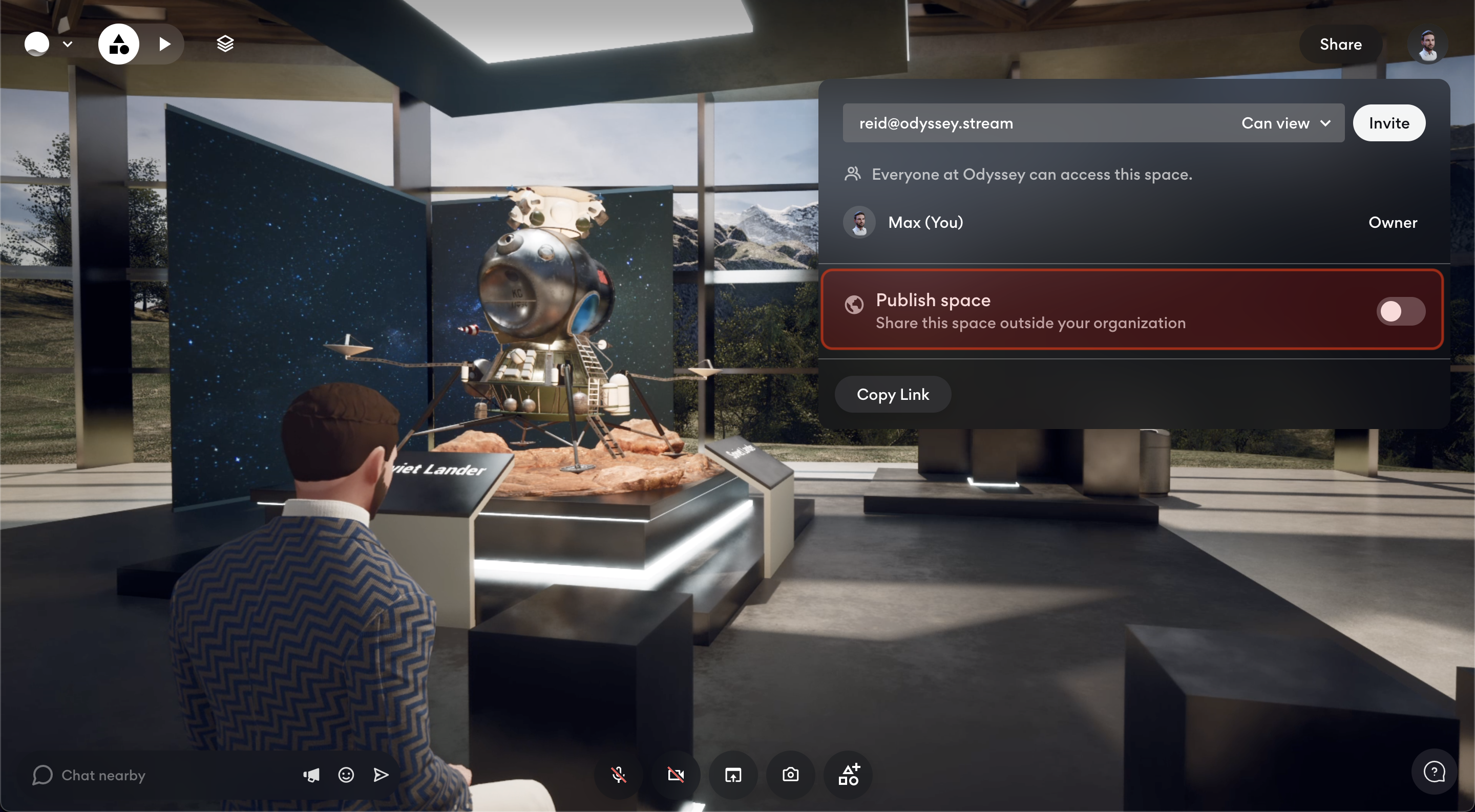The width and height of the screenshot is (1475, 812).
Task: Activate the megaphone broadcast icon
Action: pyautogui.click(x=311, y=775)
